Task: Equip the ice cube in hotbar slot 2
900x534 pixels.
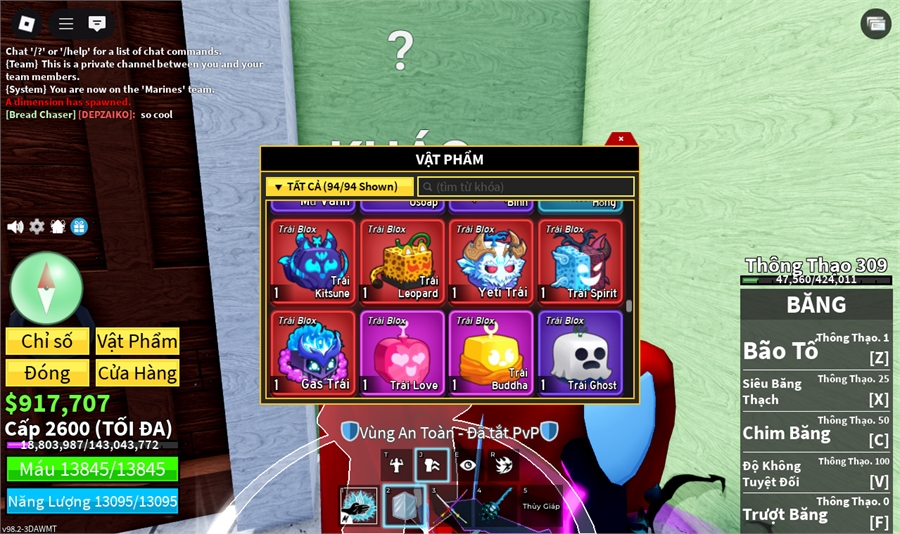Action: pyautogui.click(x=403, y=506)
